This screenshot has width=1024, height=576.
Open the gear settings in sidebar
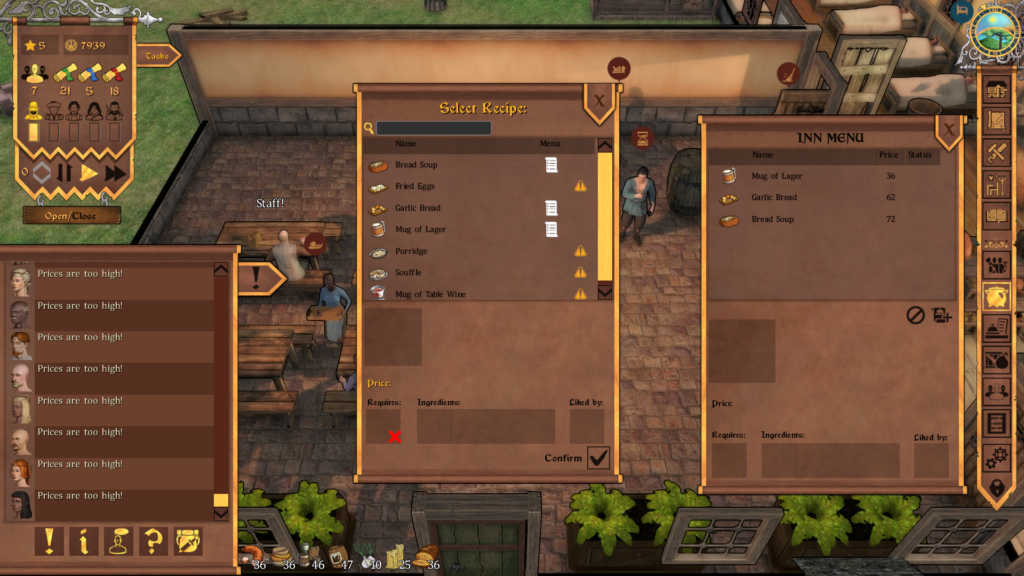pyautogui.click(x=996, y=457)
